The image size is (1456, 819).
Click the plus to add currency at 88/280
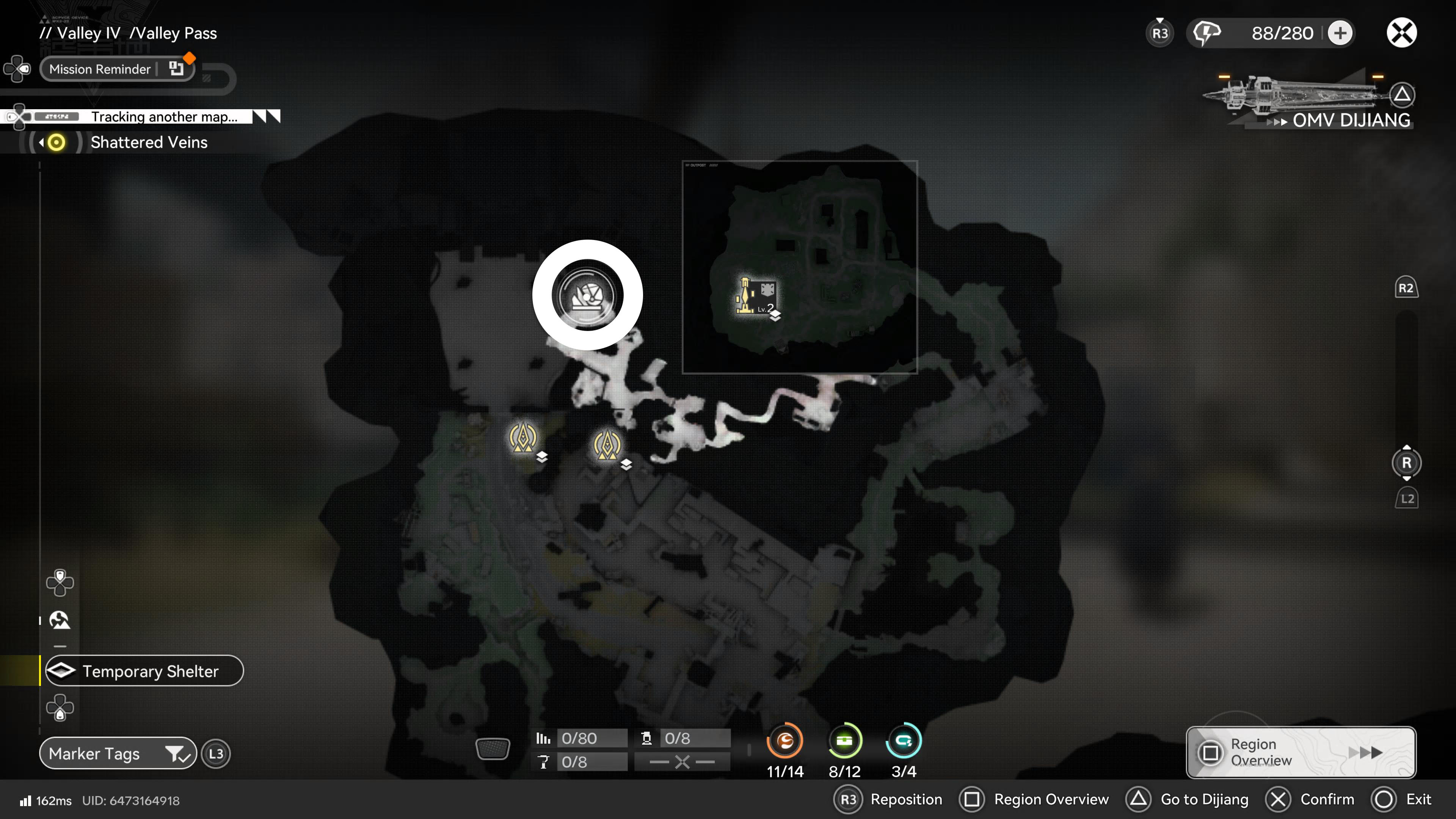click(x=1340, y=33)
